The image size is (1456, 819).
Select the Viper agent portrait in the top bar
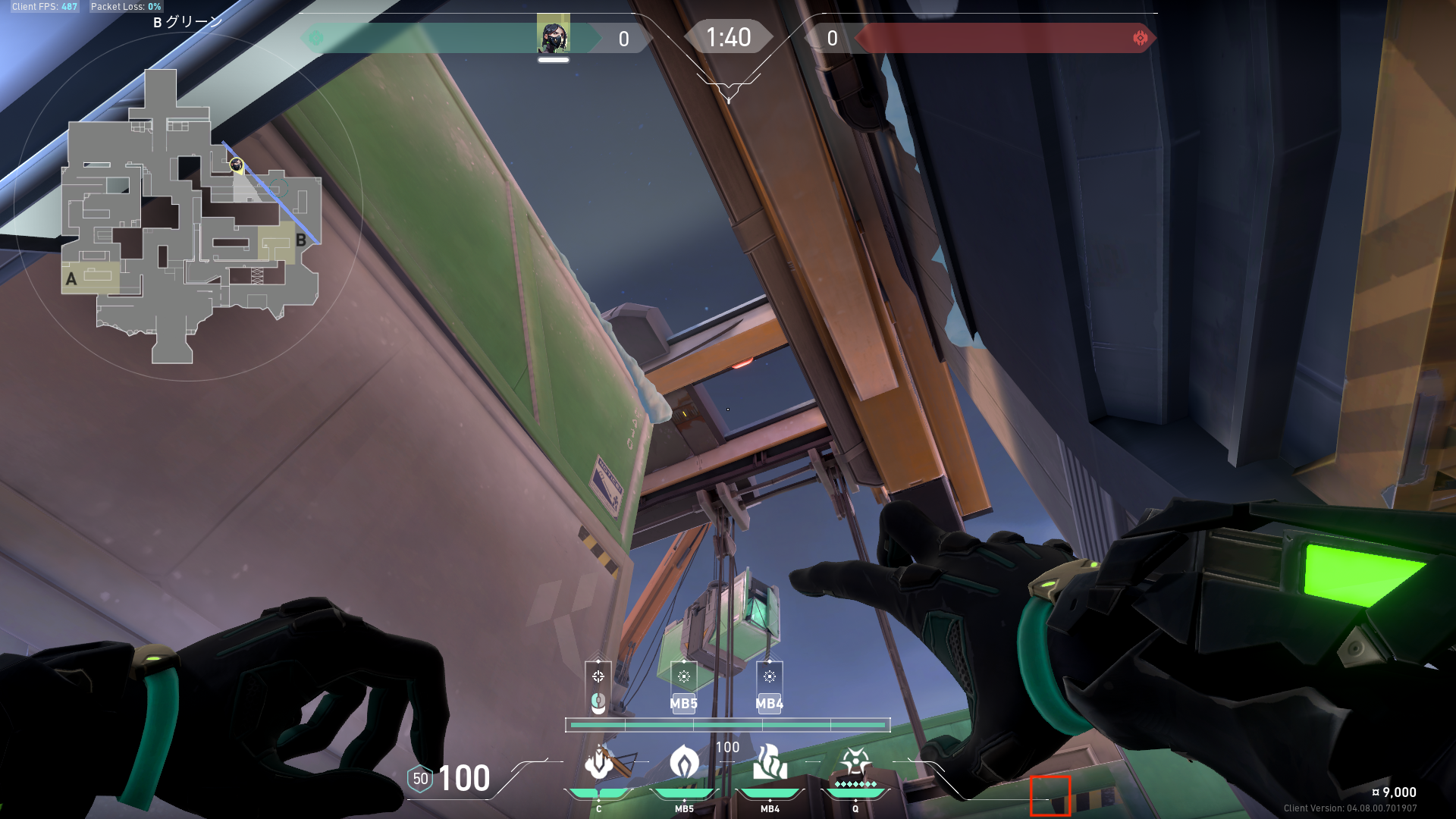click(553, 37)
